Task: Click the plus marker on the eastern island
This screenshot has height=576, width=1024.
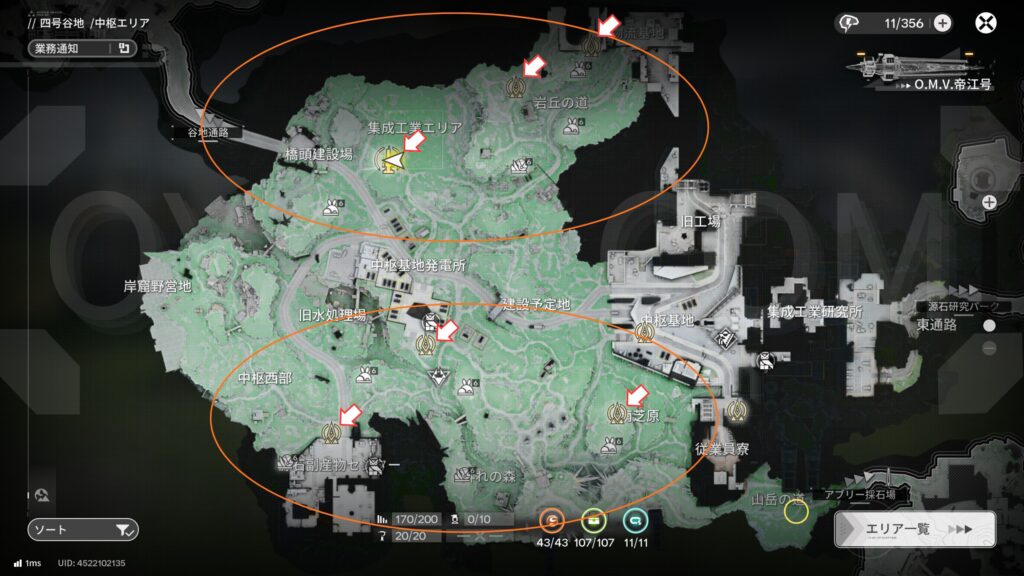Action: tap(989, 202)
